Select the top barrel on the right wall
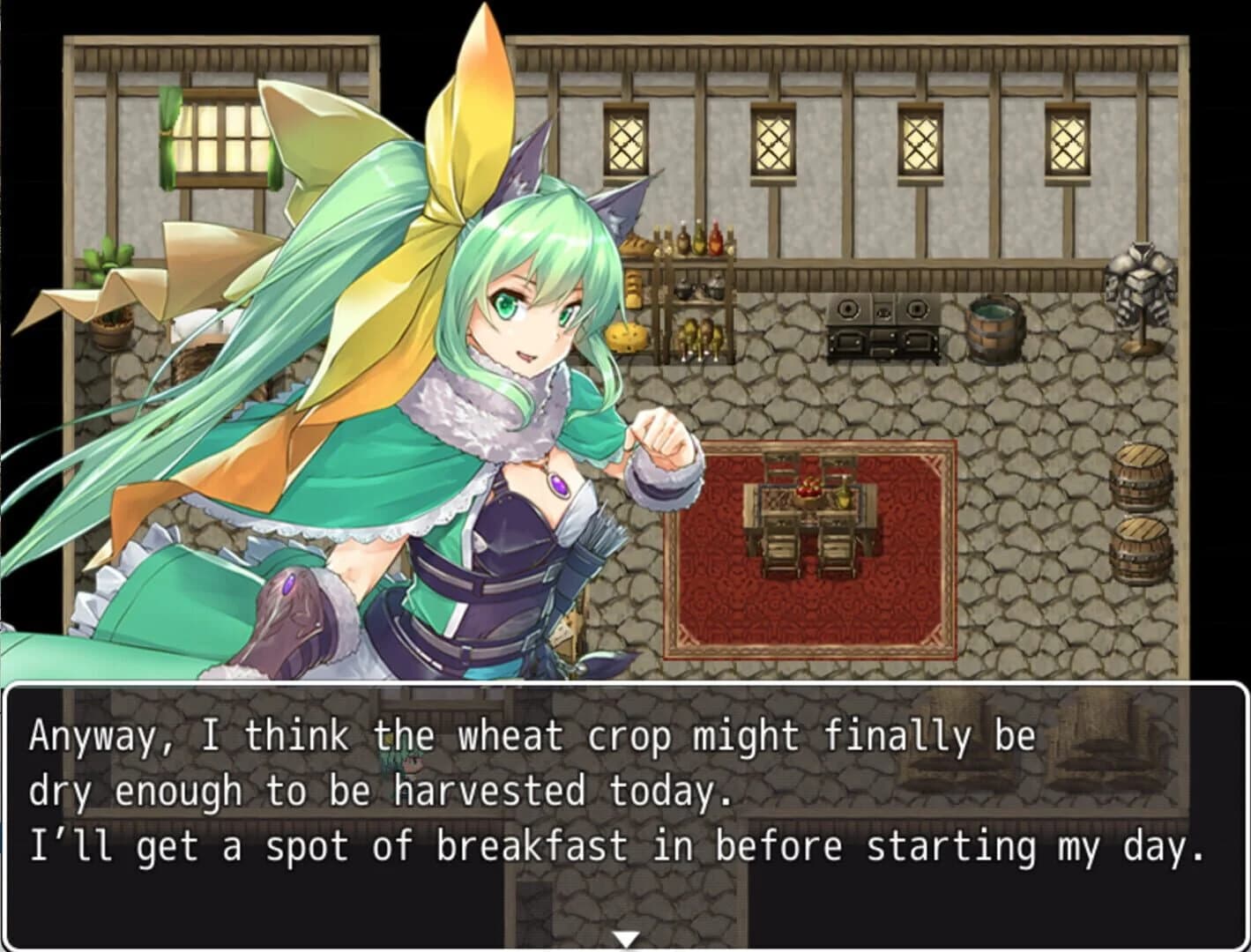The height and width of the screenshot is (952, 1251). [x=1140, y=476]
